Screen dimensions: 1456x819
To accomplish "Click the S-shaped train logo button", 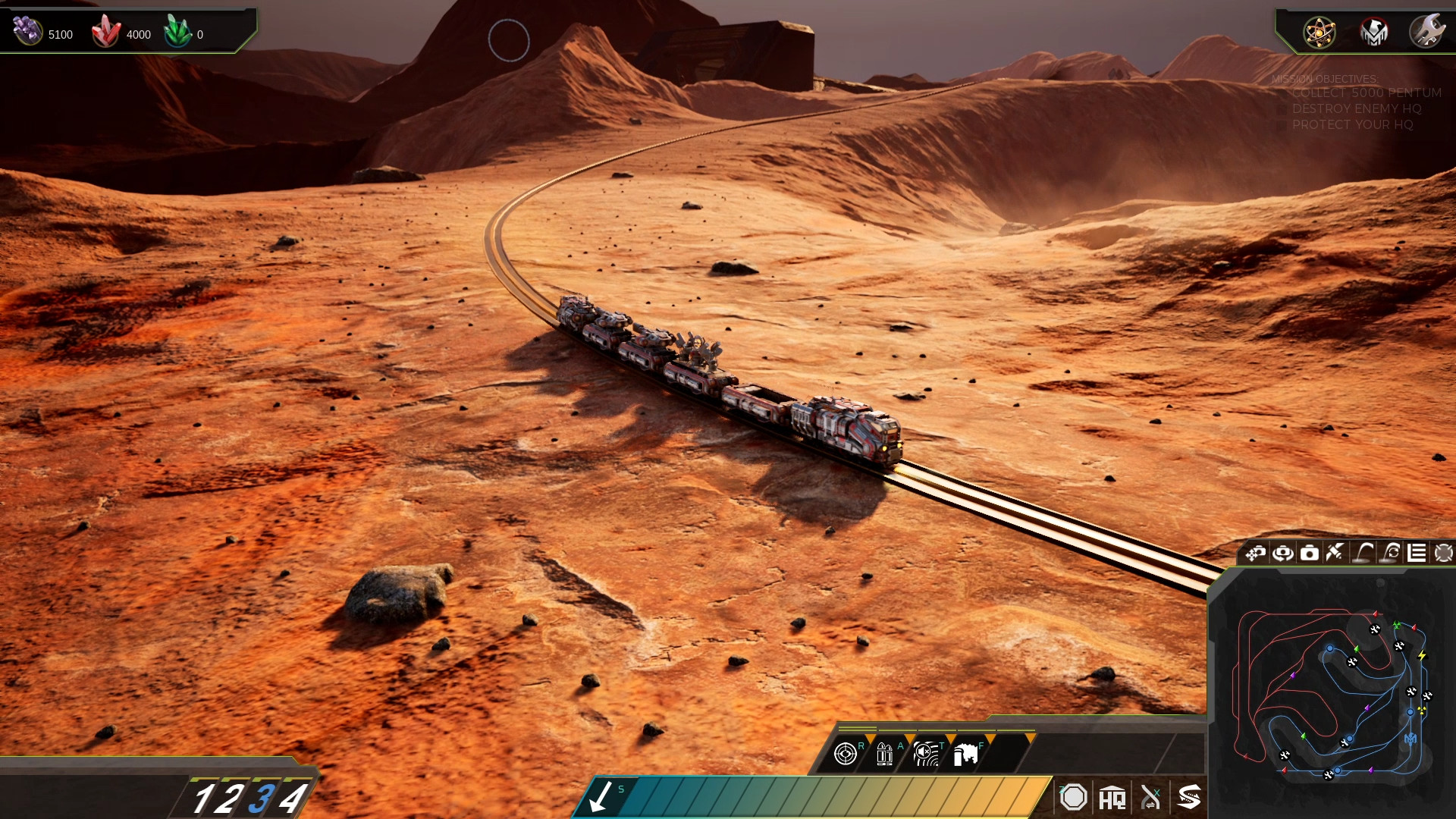I will point(1189,797).
